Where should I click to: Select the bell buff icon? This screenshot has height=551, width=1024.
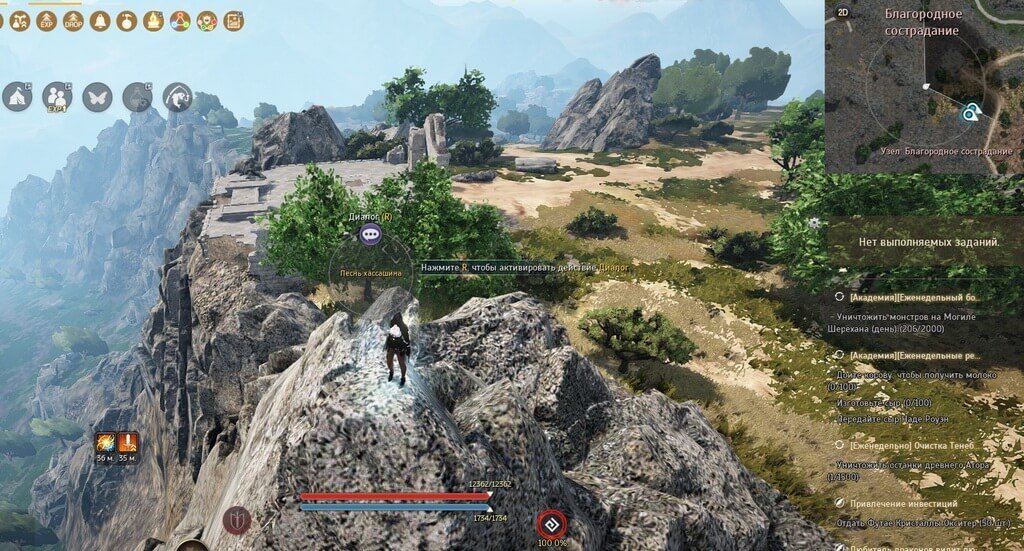click(x=100, y=20)
